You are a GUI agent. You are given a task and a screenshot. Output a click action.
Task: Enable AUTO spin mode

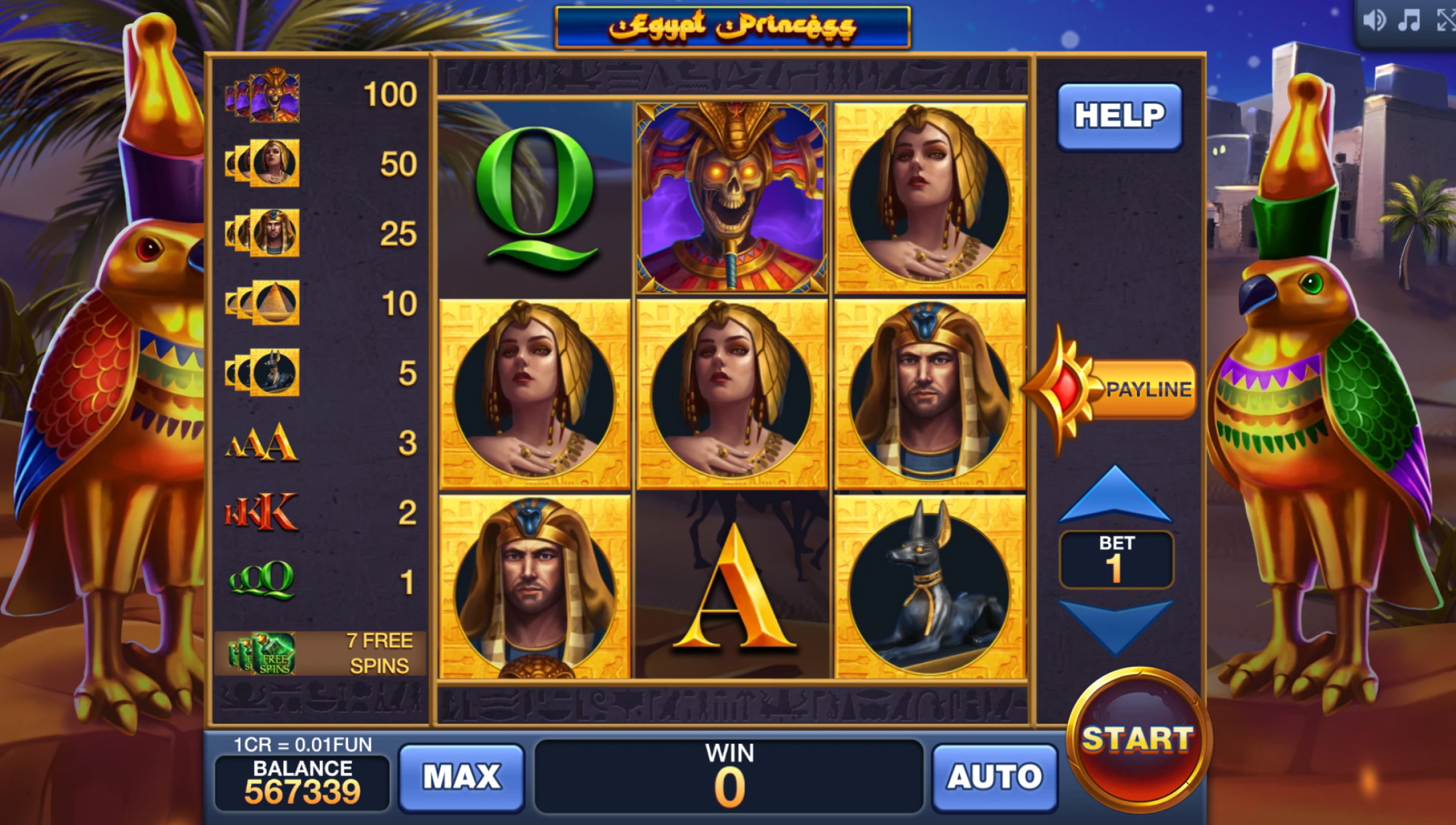point(995,776)
